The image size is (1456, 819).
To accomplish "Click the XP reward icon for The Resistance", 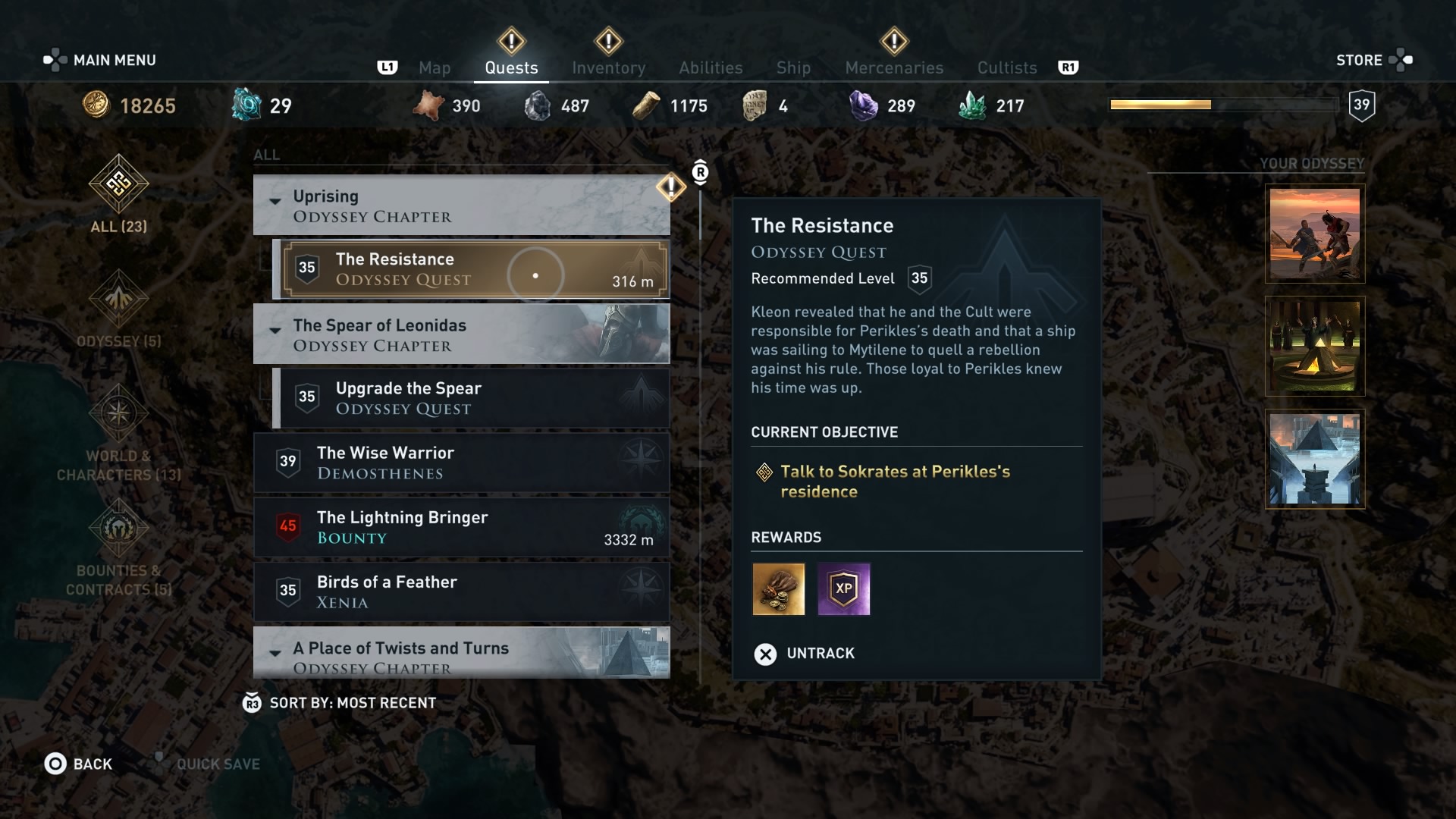I will (844, 590).
